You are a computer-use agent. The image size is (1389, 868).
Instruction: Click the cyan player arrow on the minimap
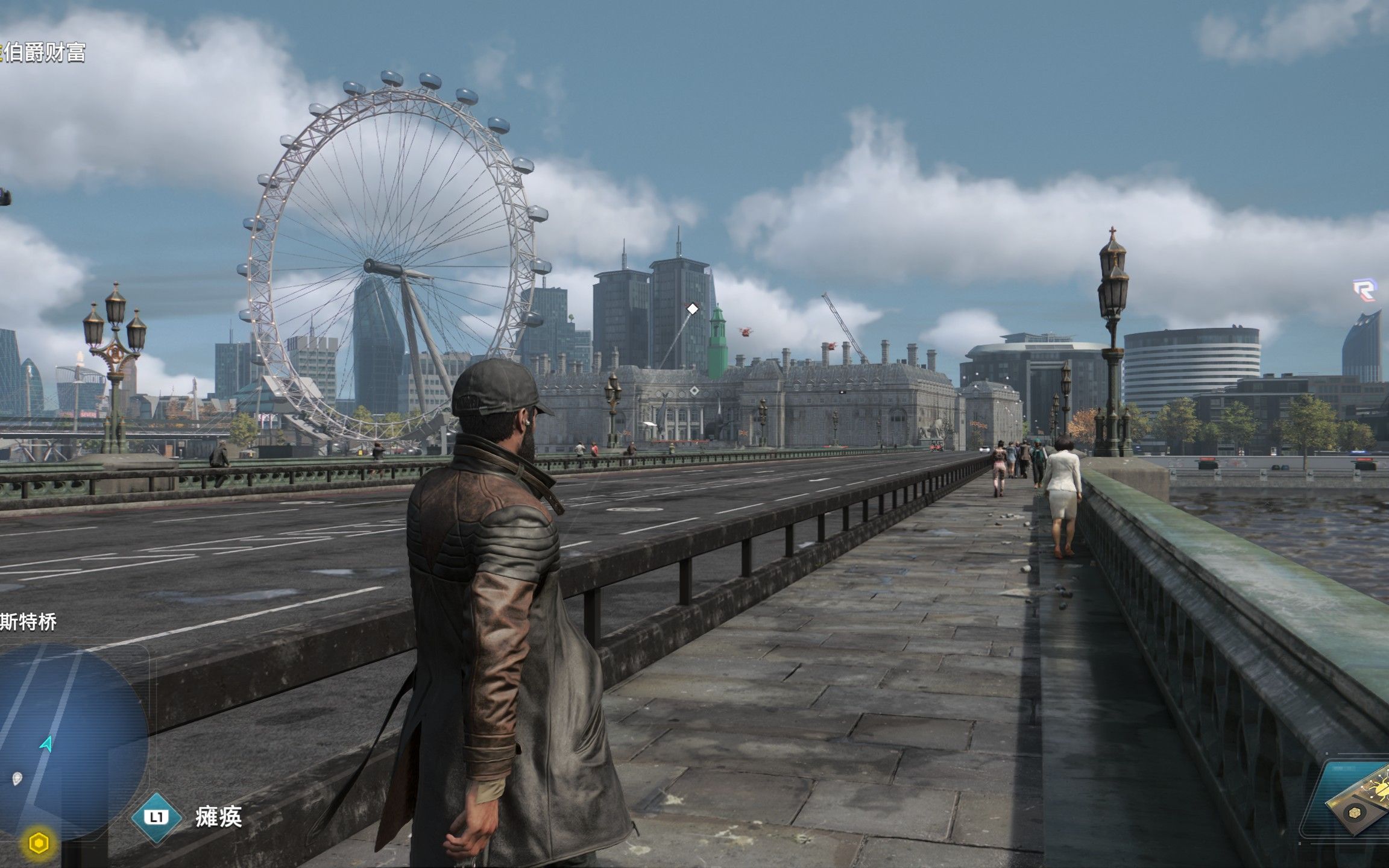click(x=46, y=744)
